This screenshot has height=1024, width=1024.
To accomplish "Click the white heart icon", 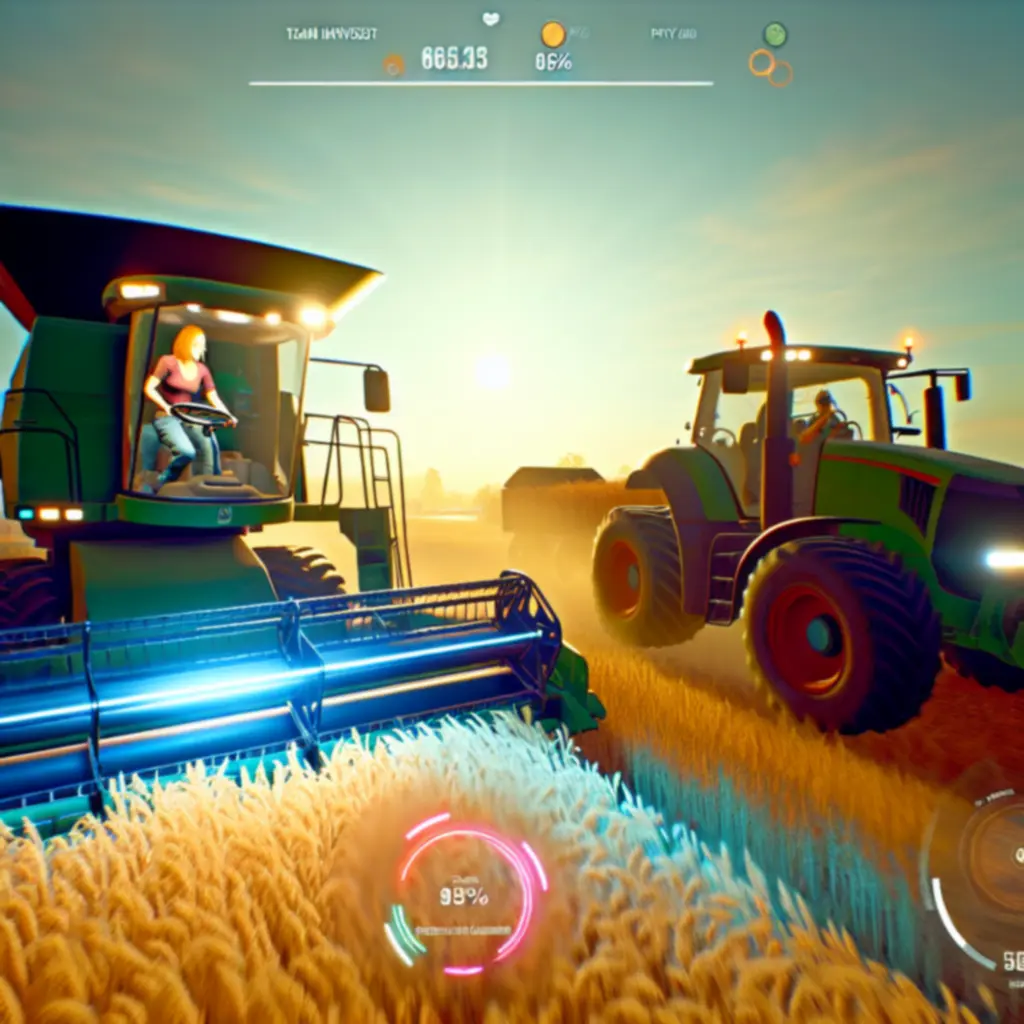I will click(491, 18).
